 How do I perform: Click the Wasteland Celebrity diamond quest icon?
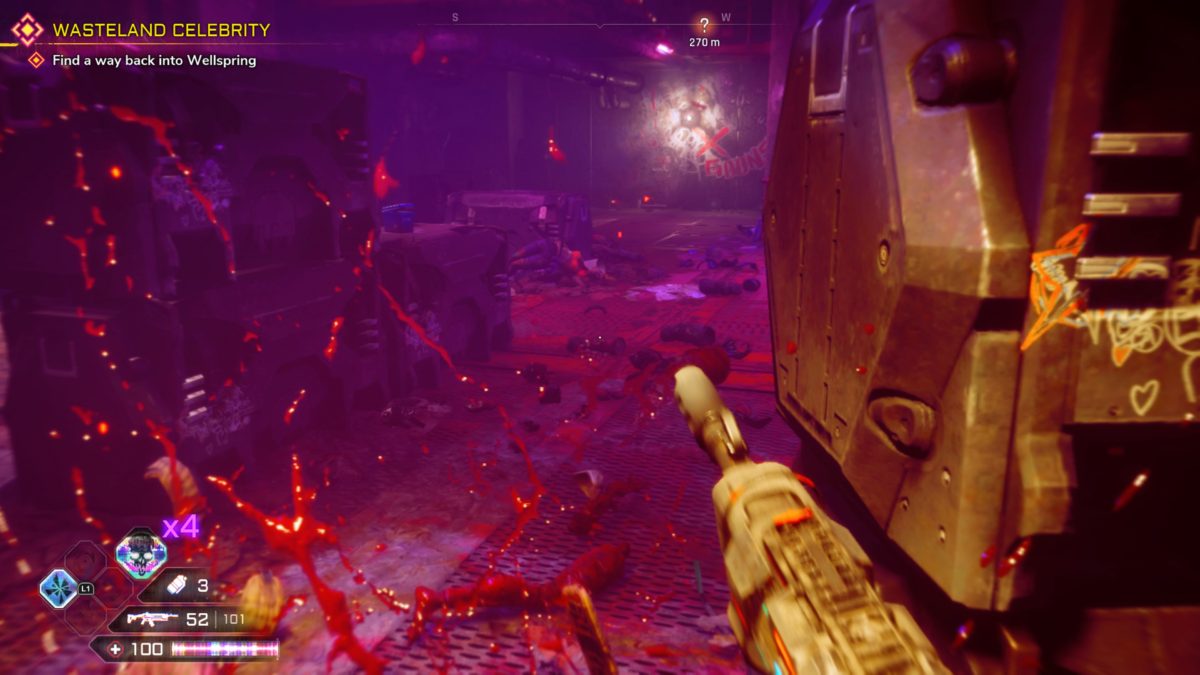[x=27, y=29]
